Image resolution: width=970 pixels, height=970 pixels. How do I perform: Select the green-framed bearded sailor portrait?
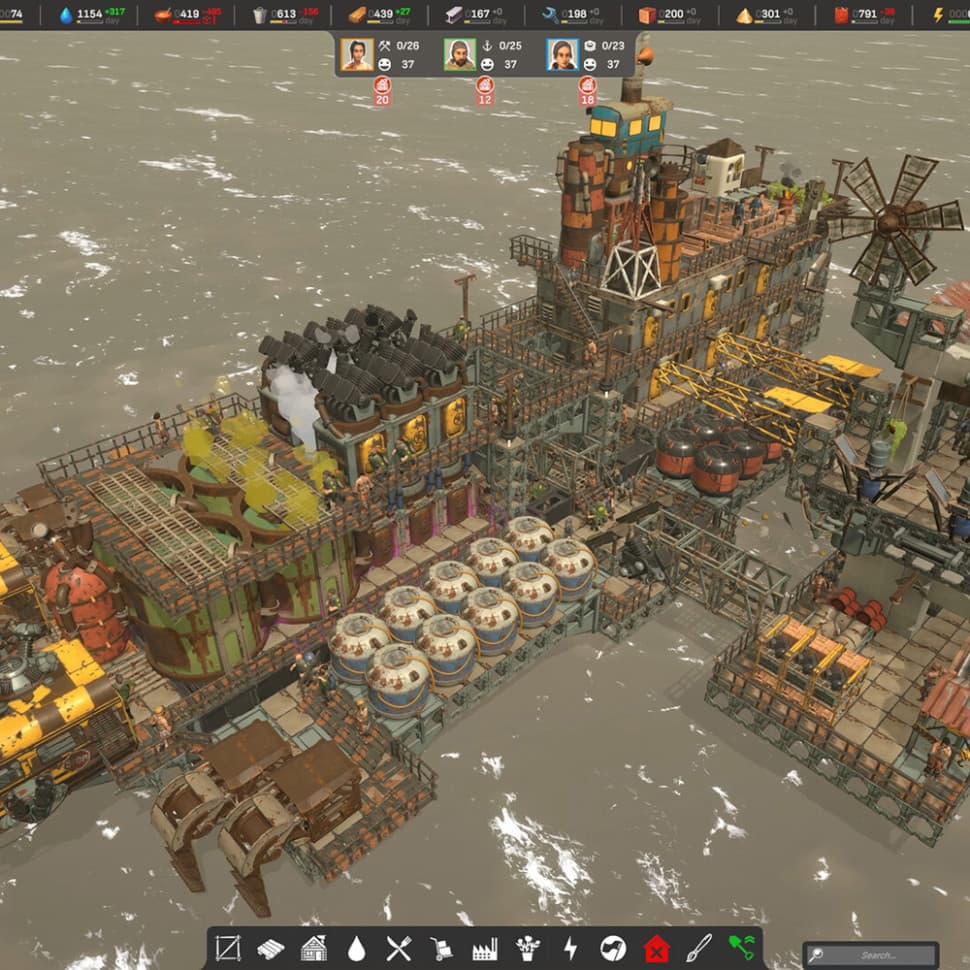[460, 54]
